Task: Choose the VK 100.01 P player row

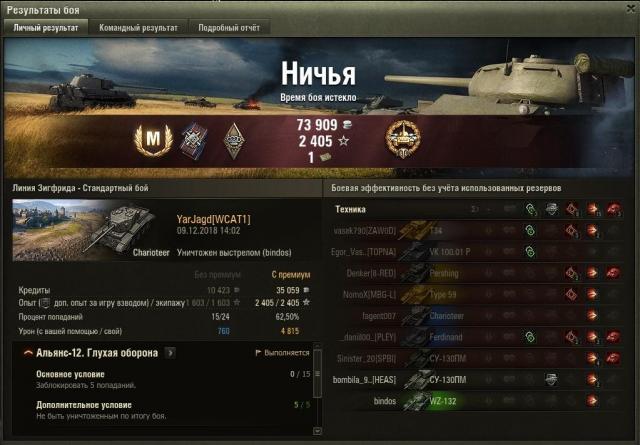Action: 480,251
